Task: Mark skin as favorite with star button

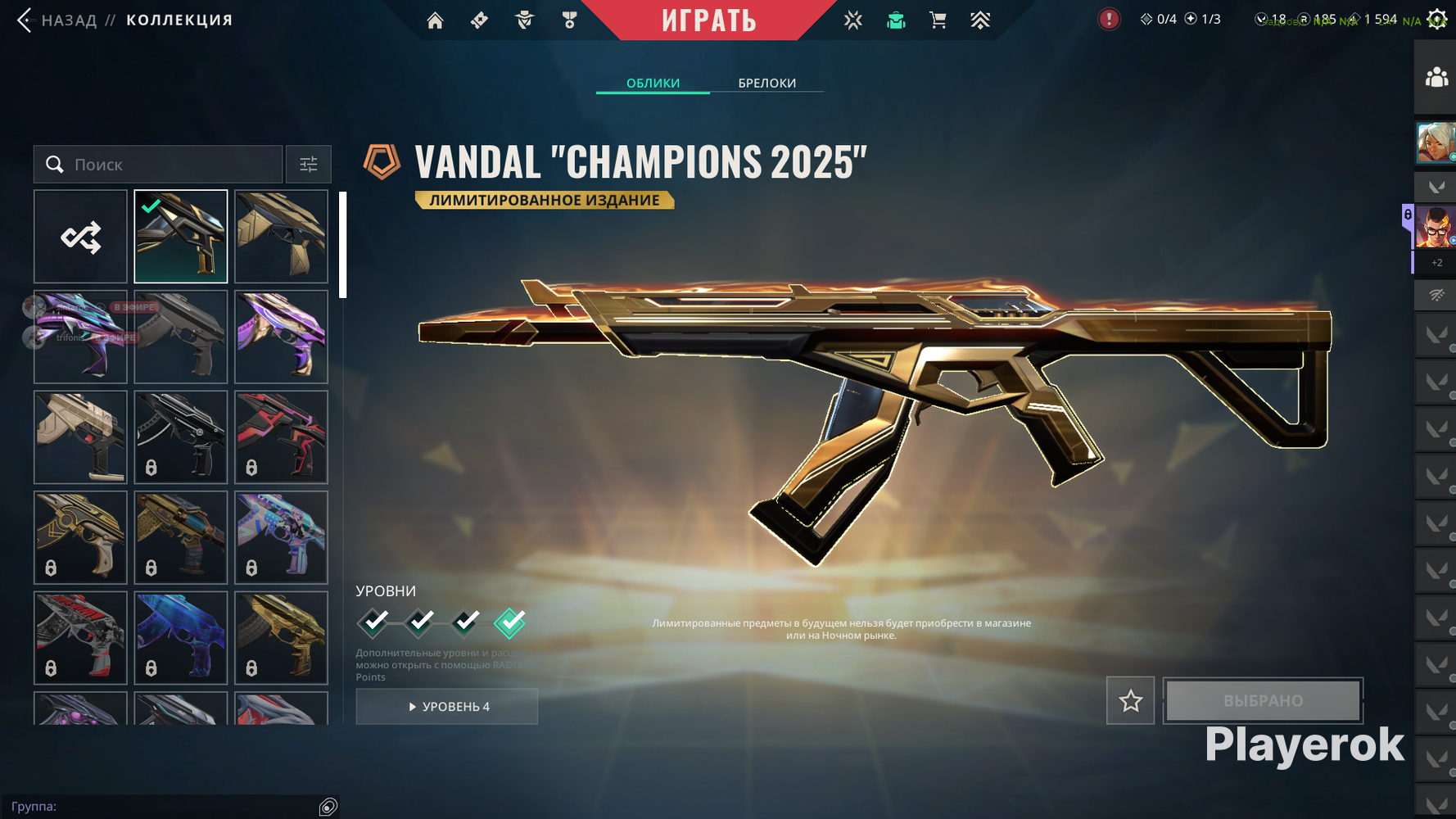Action: pyautogui.click(x=1130, y=700)
